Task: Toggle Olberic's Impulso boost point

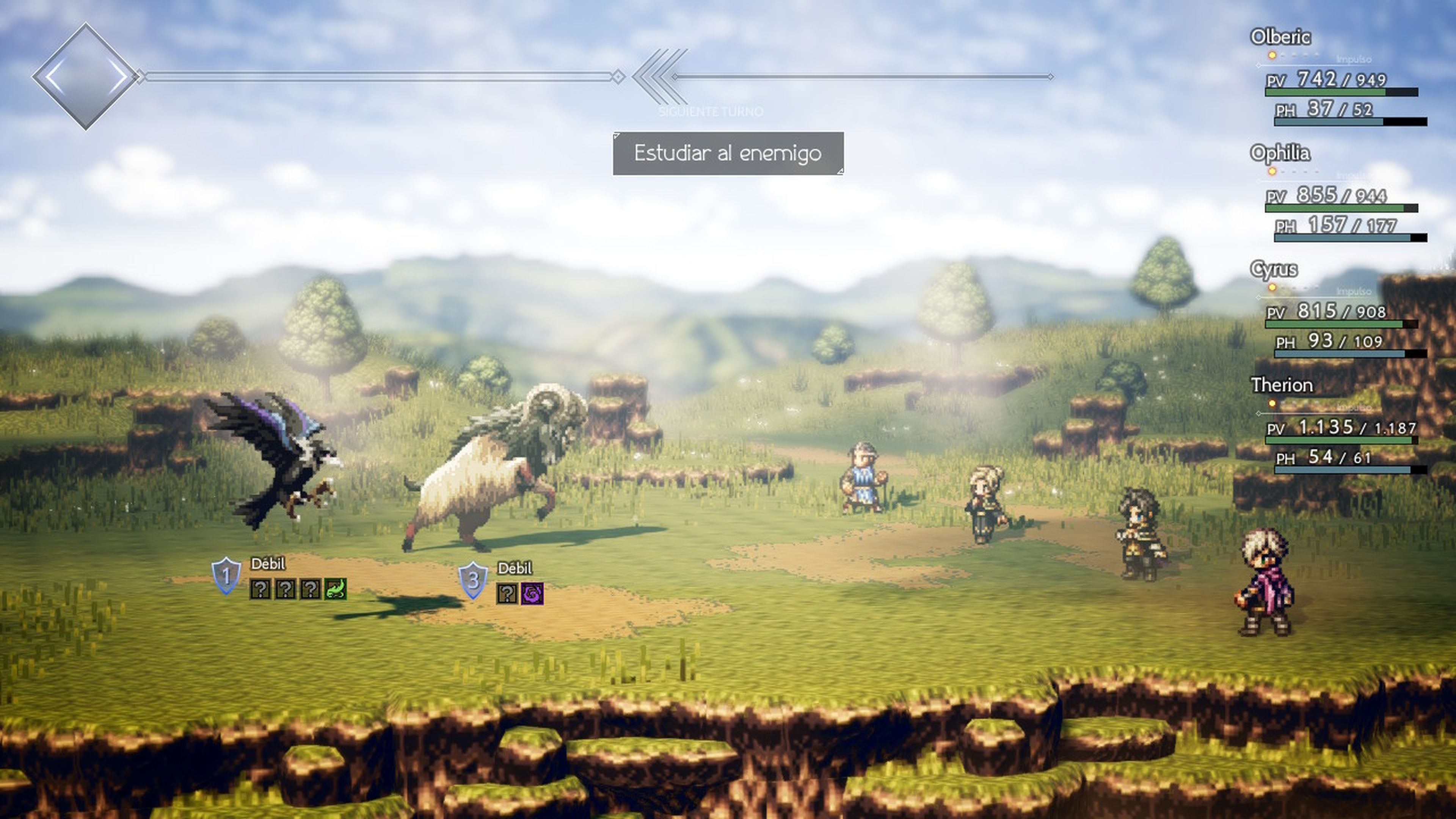Action: 1272,55
